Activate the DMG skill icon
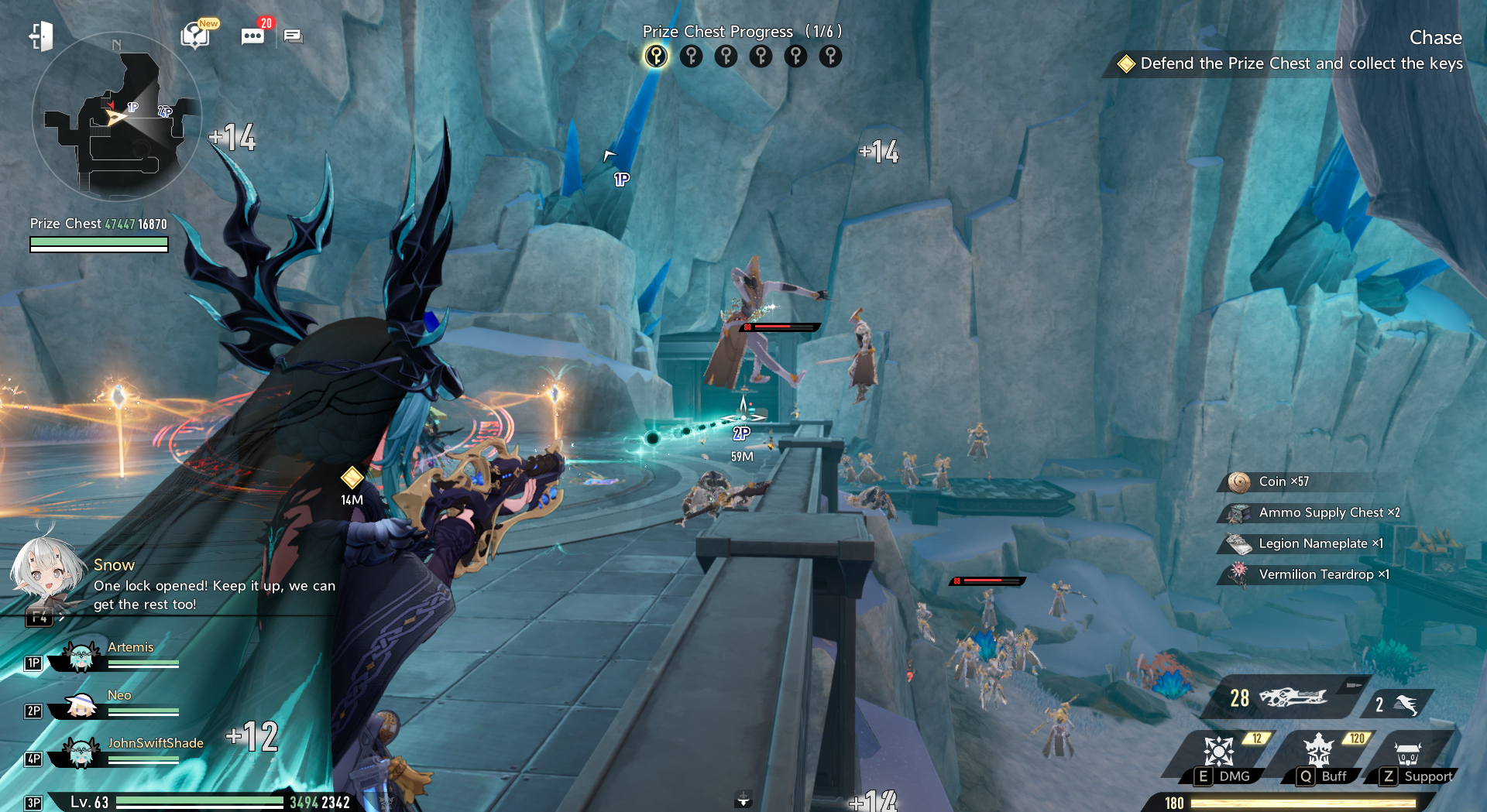The image size is (1487, 812). [1219, 752]
